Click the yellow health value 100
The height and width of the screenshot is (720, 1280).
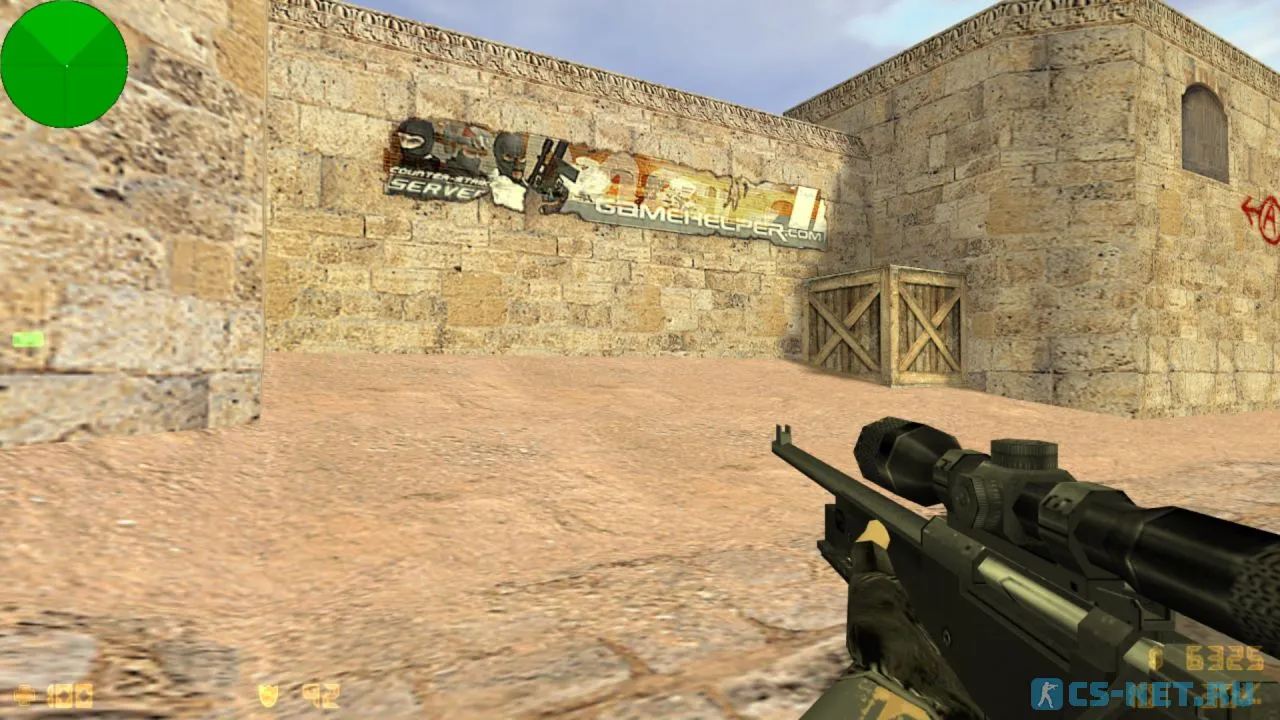(68, 692)
